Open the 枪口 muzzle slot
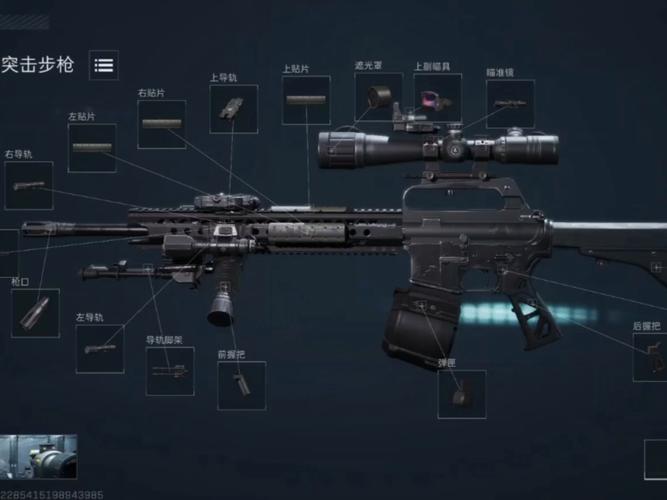Screen dimensions: 667x500 (35, 312)
